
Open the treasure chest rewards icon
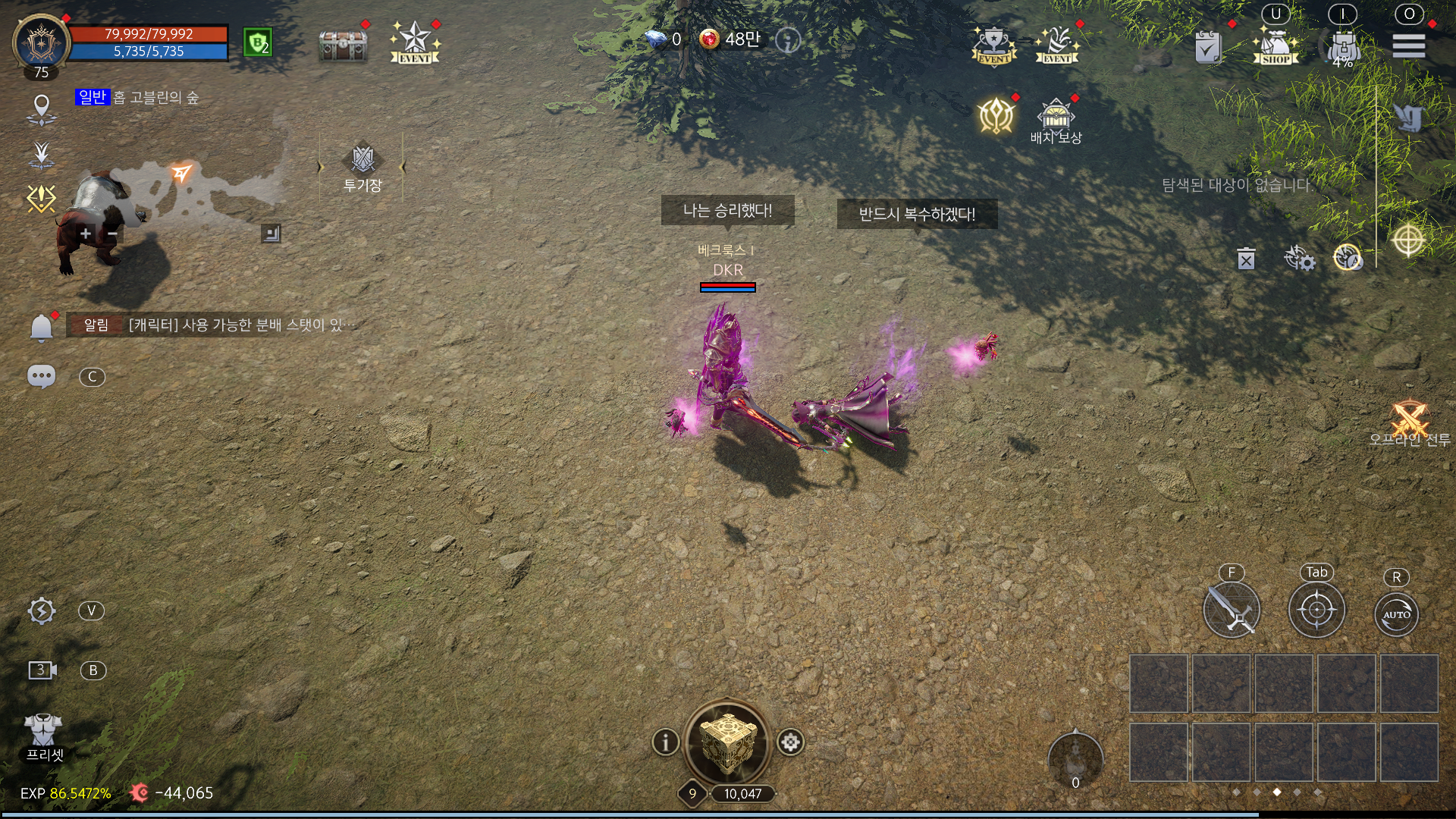tap(343, 45)
